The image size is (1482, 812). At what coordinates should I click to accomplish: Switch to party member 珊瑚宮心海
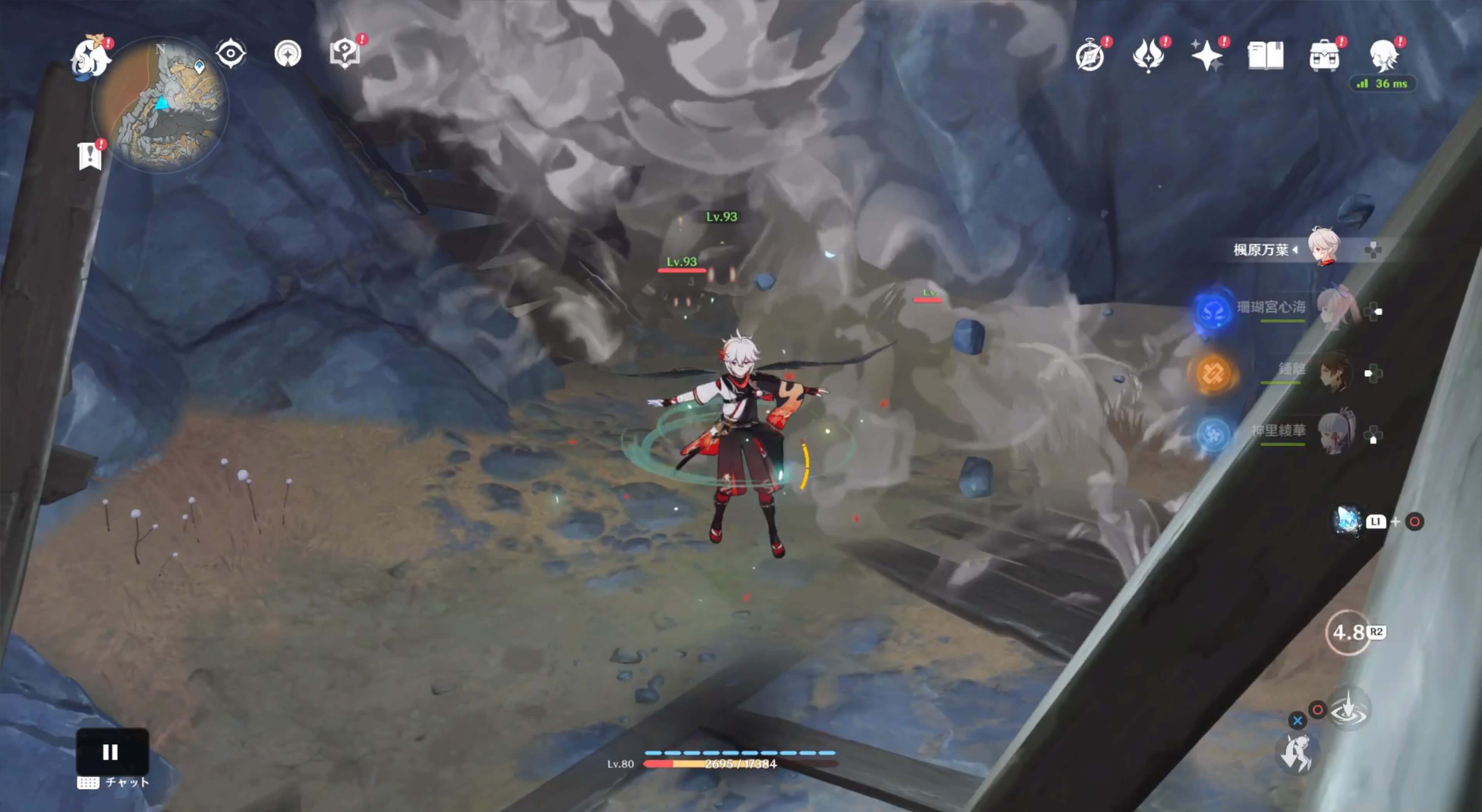click(x=1294, y=309)
